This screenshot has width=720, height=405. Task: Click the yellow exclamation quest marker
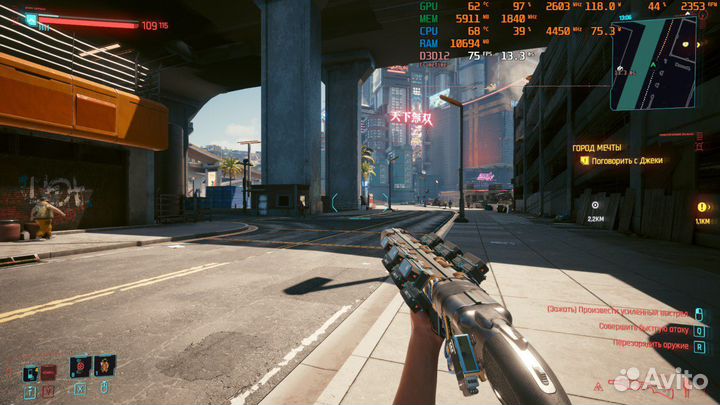[702, 207]
